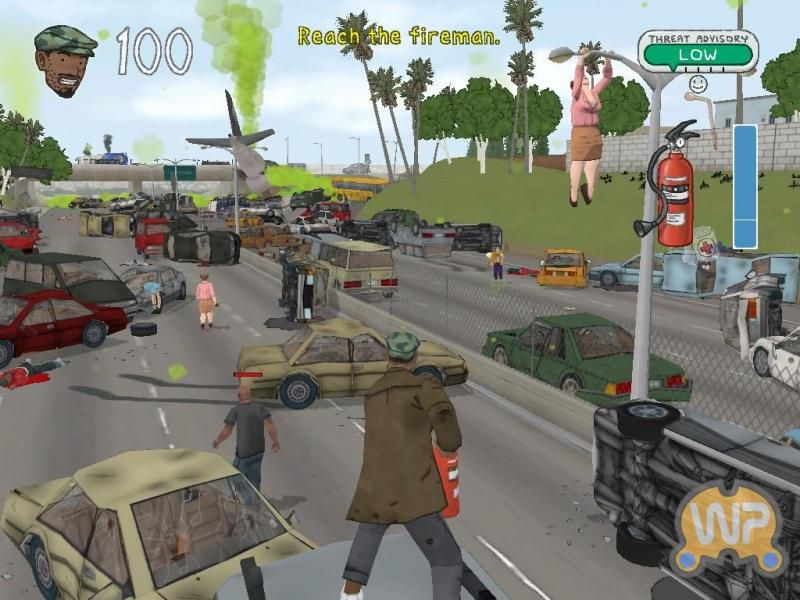
Task: Click the player character portrait
Action: pyautogui.click(x=65, y=59)
